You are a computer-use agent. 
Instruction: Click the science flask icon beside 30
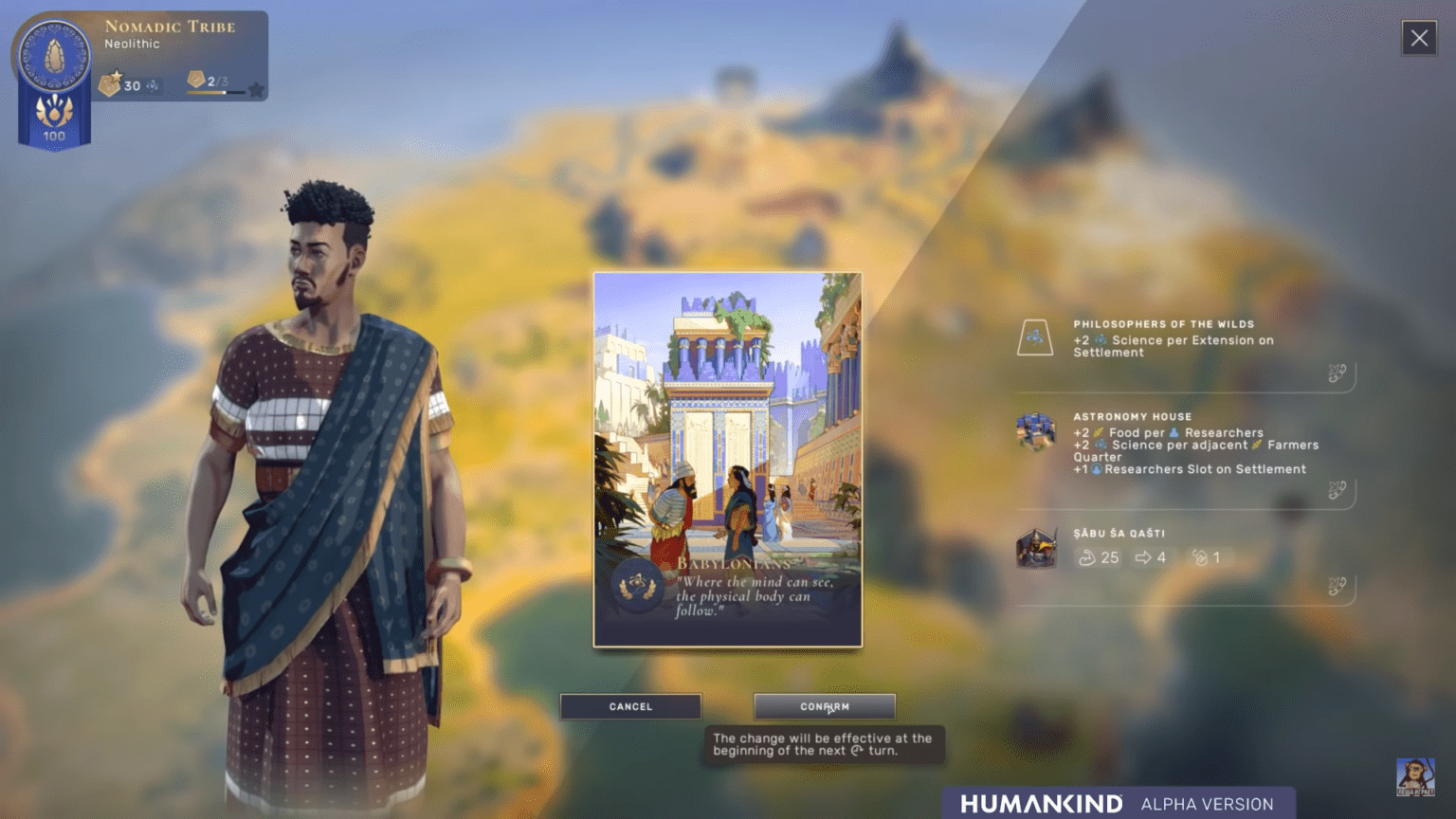pos(151,85)
